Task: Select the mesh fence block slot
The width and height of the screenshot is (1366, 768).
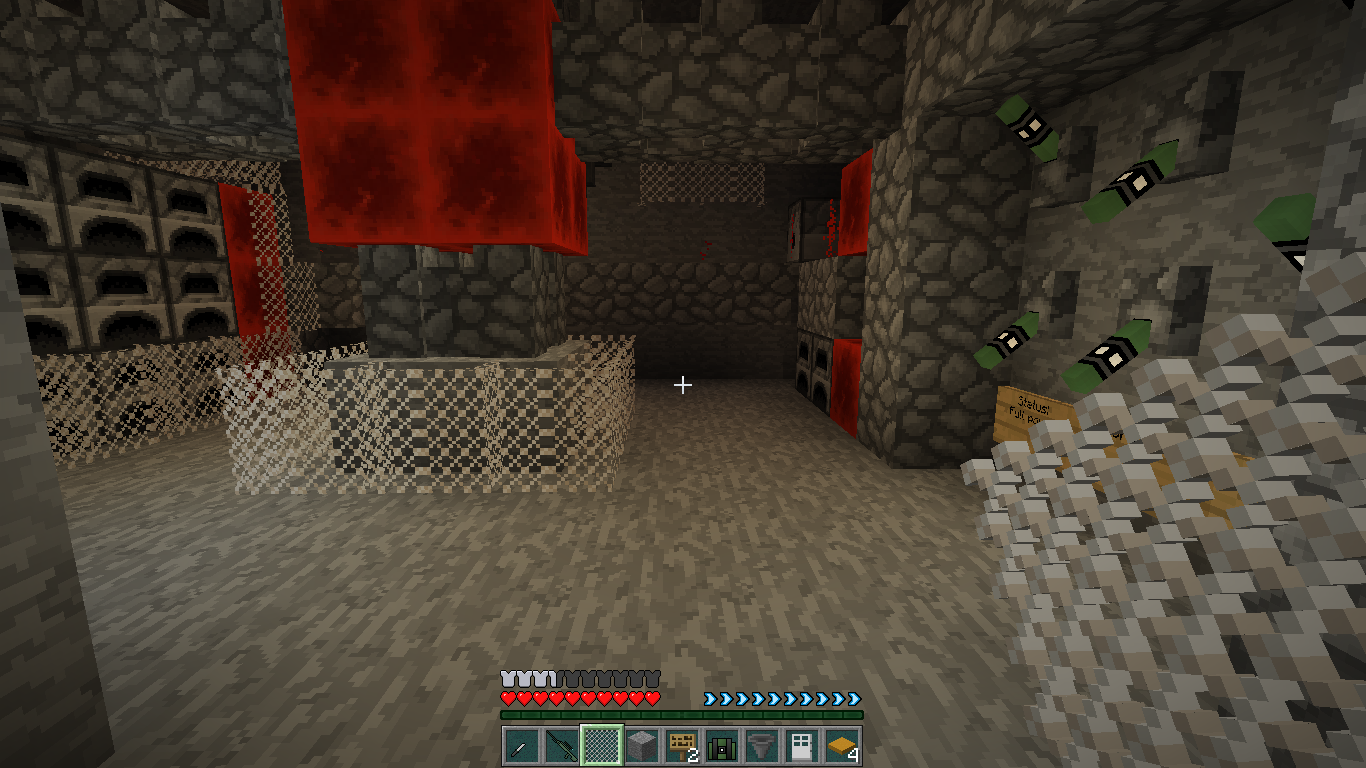Action: pyautogui.click(x=601, y=745)
